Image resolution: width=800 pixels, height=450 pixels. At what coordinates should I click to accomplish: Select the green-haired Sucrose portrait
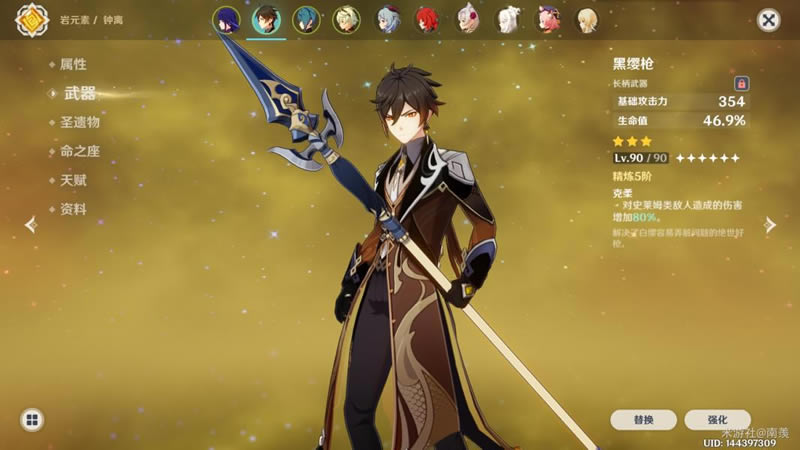click(347, 20)
